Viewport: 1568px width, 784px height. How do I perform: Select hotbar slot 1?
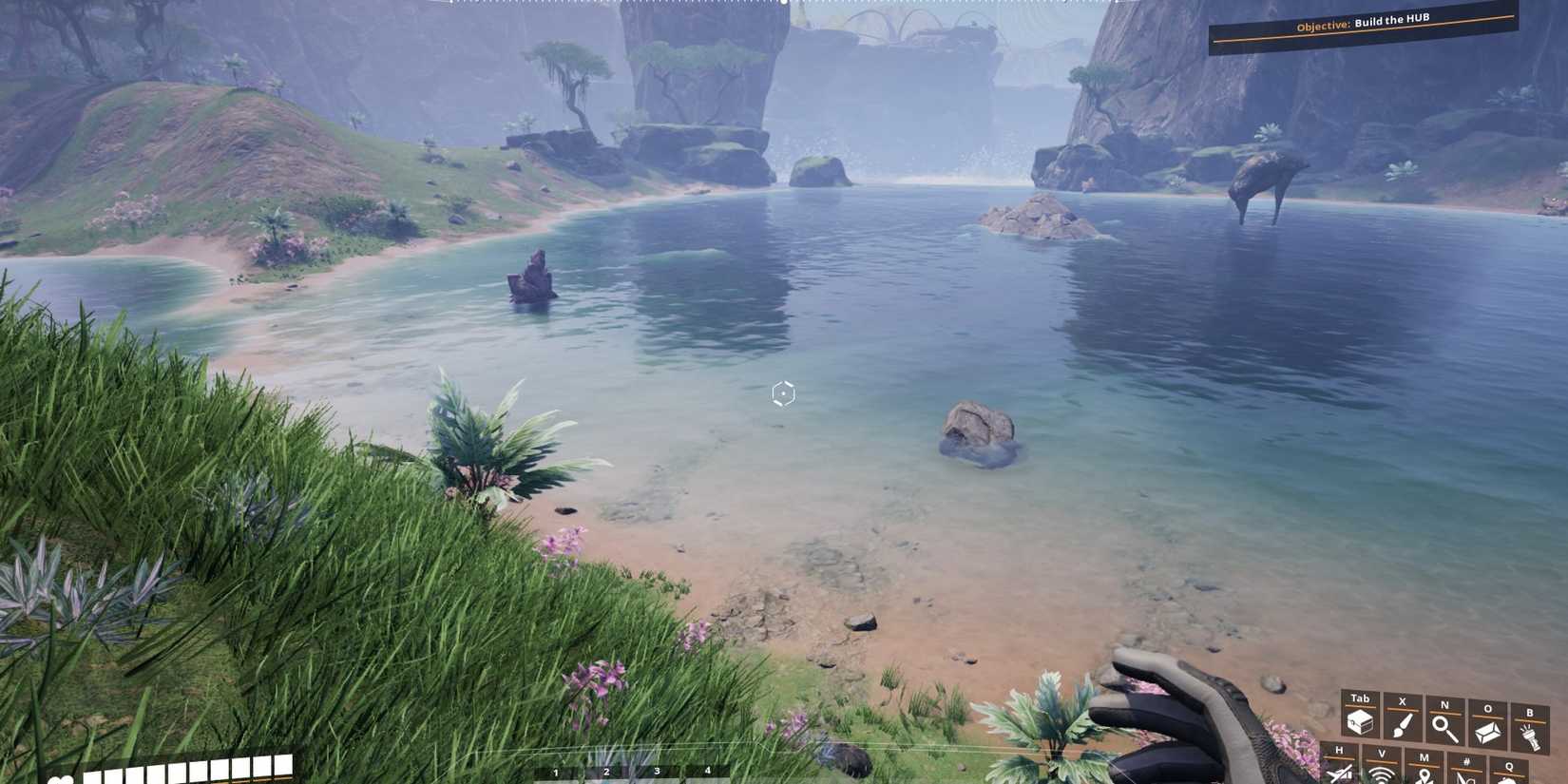pyautogui.click(x=556, y=773)
